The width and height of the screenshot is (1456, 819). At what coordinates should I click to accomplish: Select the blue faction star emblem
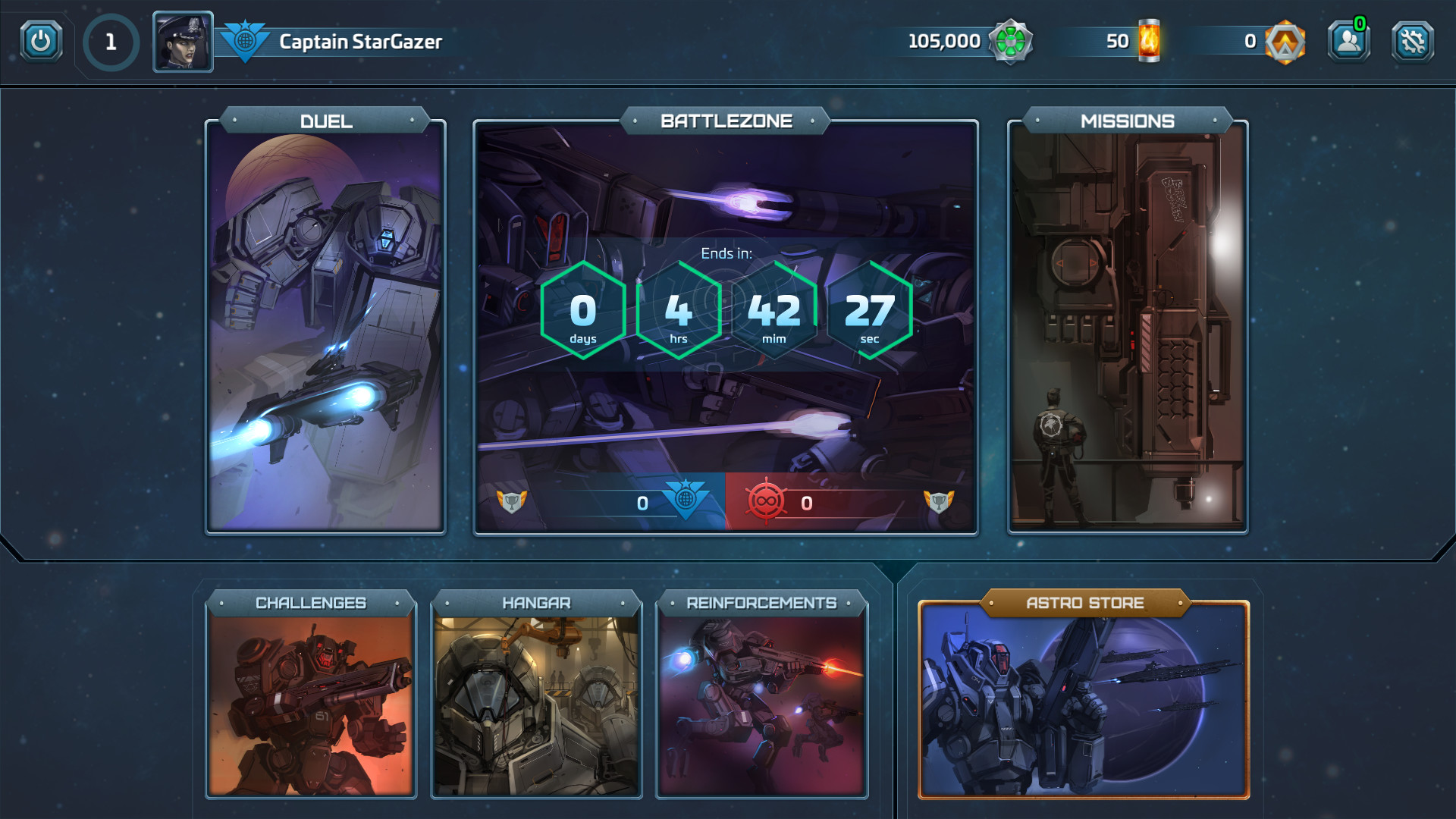click(x=686, y=498)
